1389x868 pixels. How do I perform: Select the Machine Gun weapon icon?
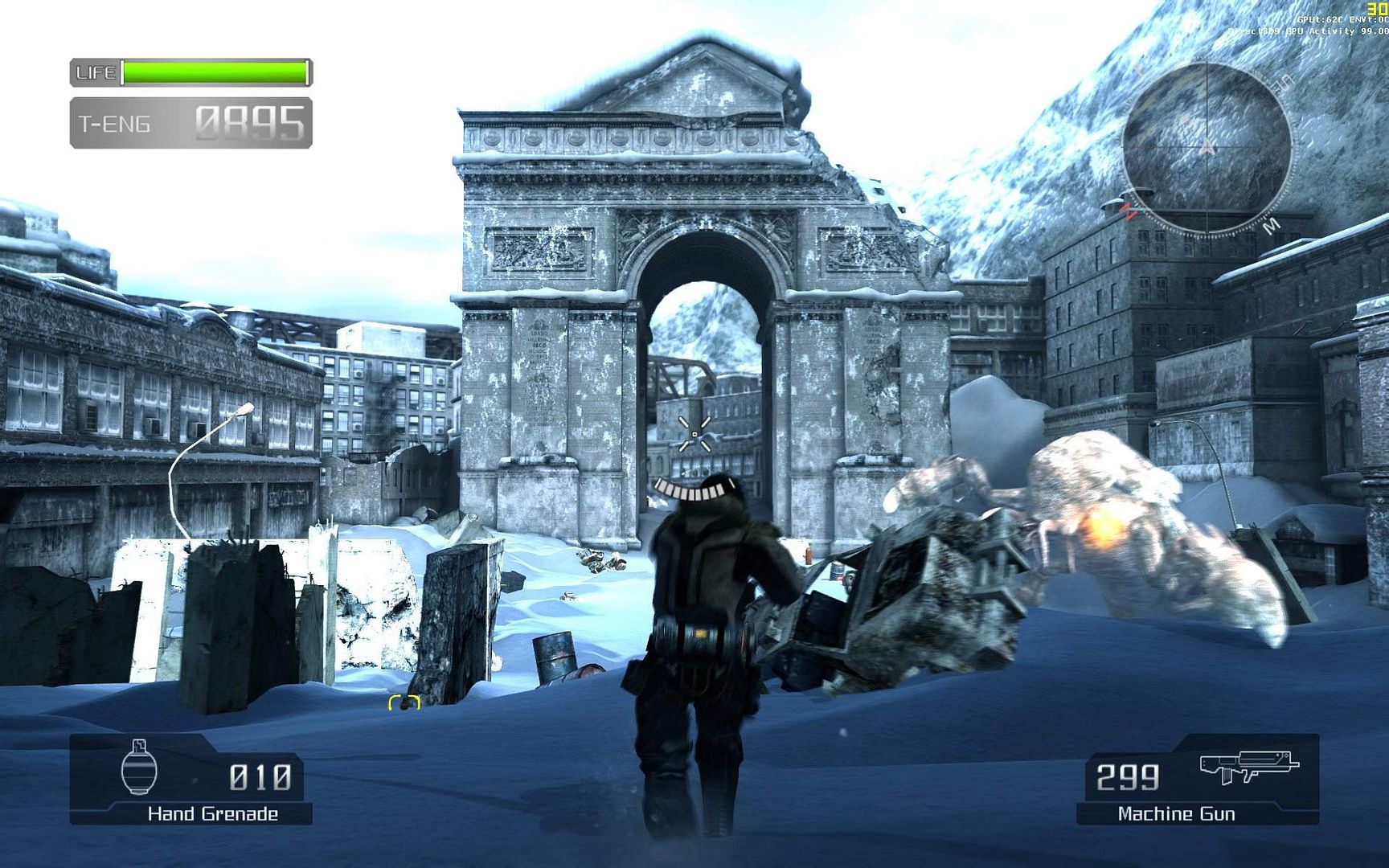(x=1248, y=768)
